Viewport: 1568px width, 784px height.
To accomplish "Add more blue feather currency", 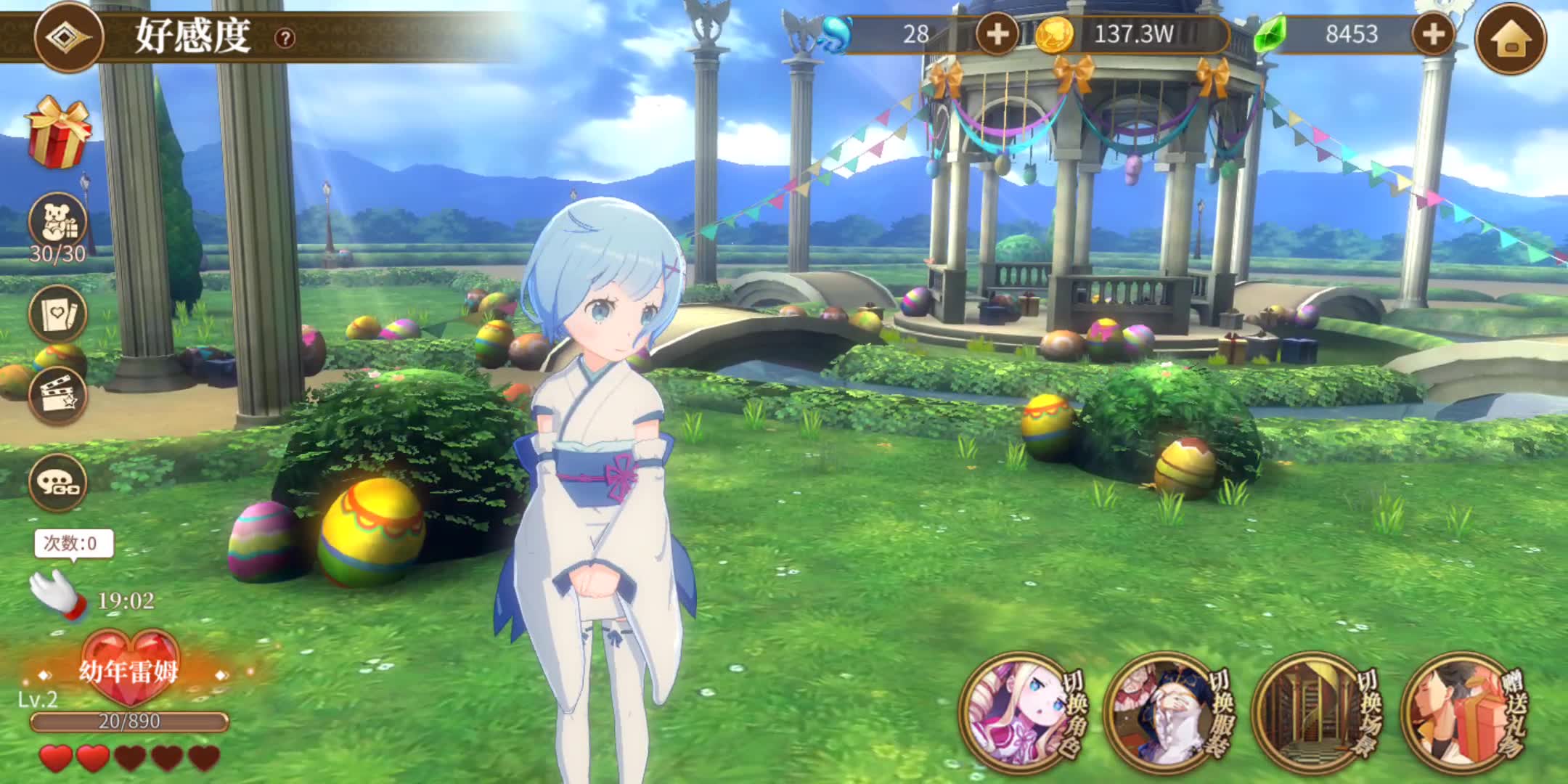I will (997, 34).
